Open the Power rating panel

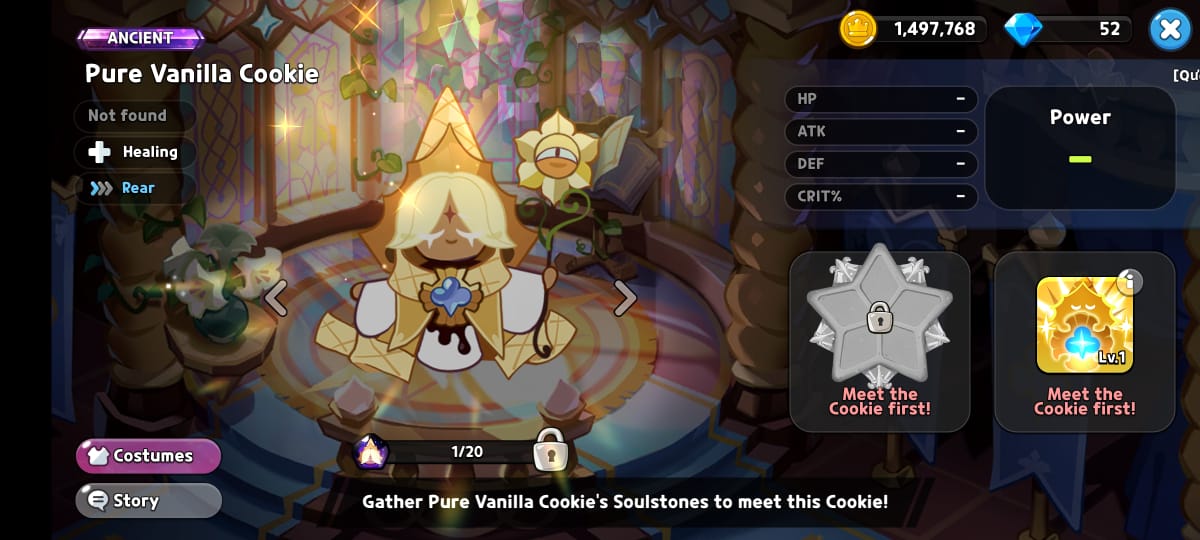tap(1080, 147)
